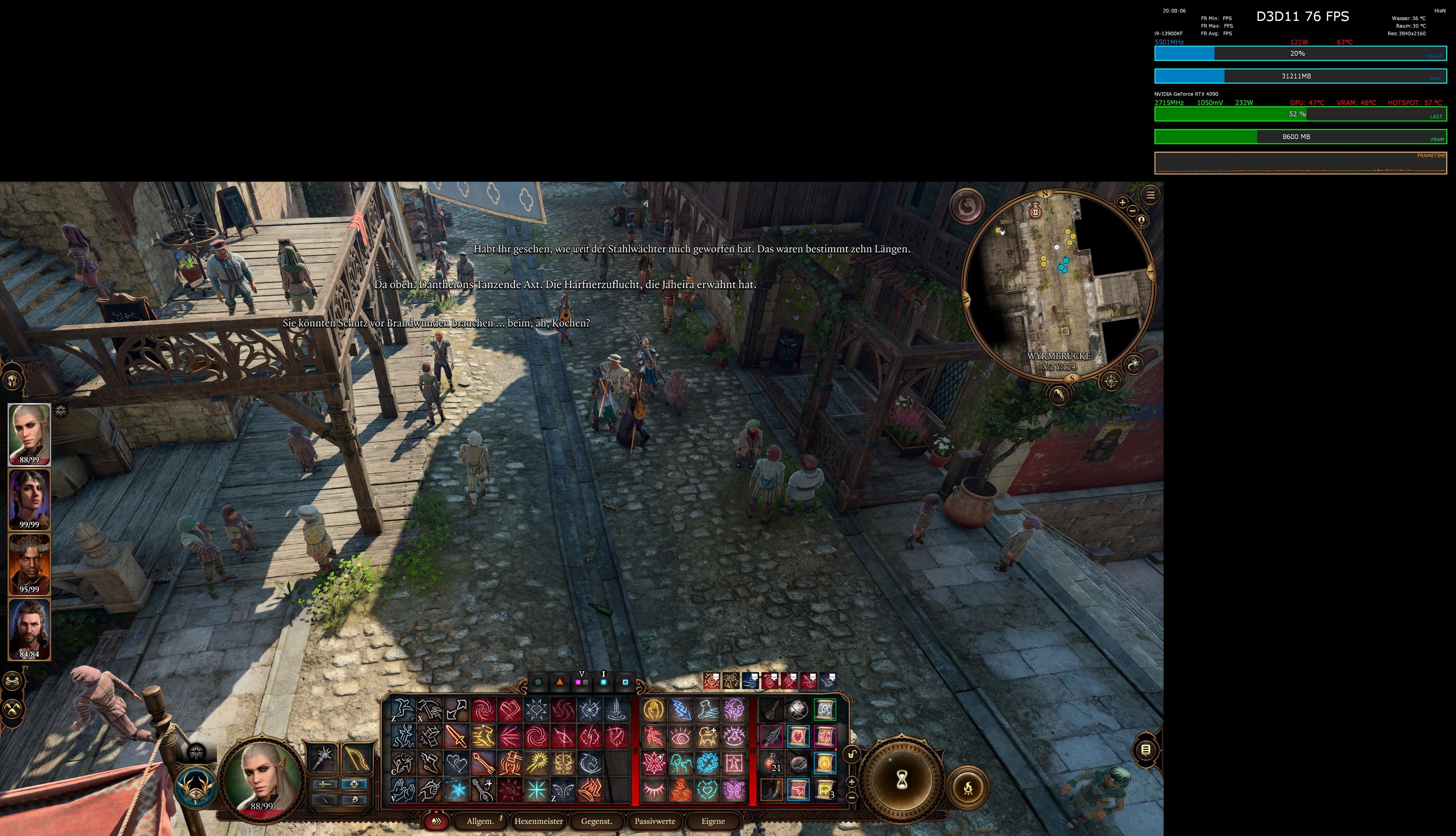This screenshot has height=836, width=1456.
Task: Center the minimap on your character
Action: coord(1141,221)
